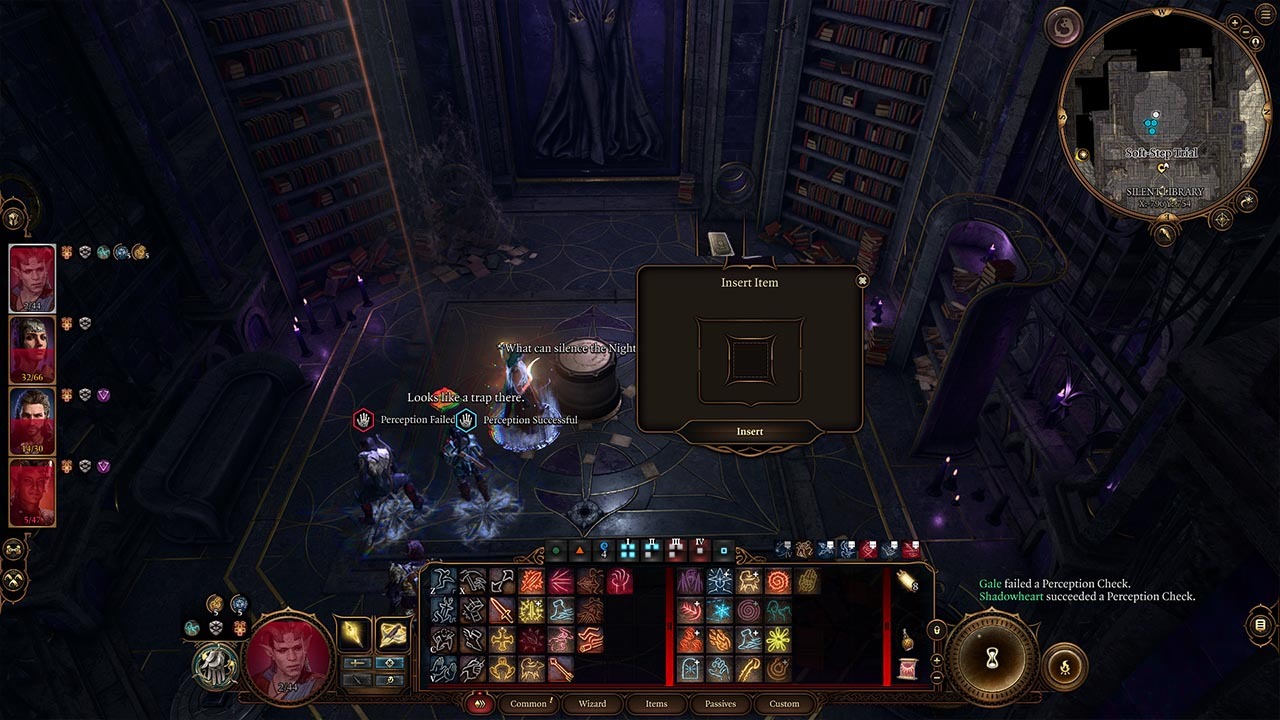Click the Insert button
Screen dimensions: 1280x720
point(749,432)
